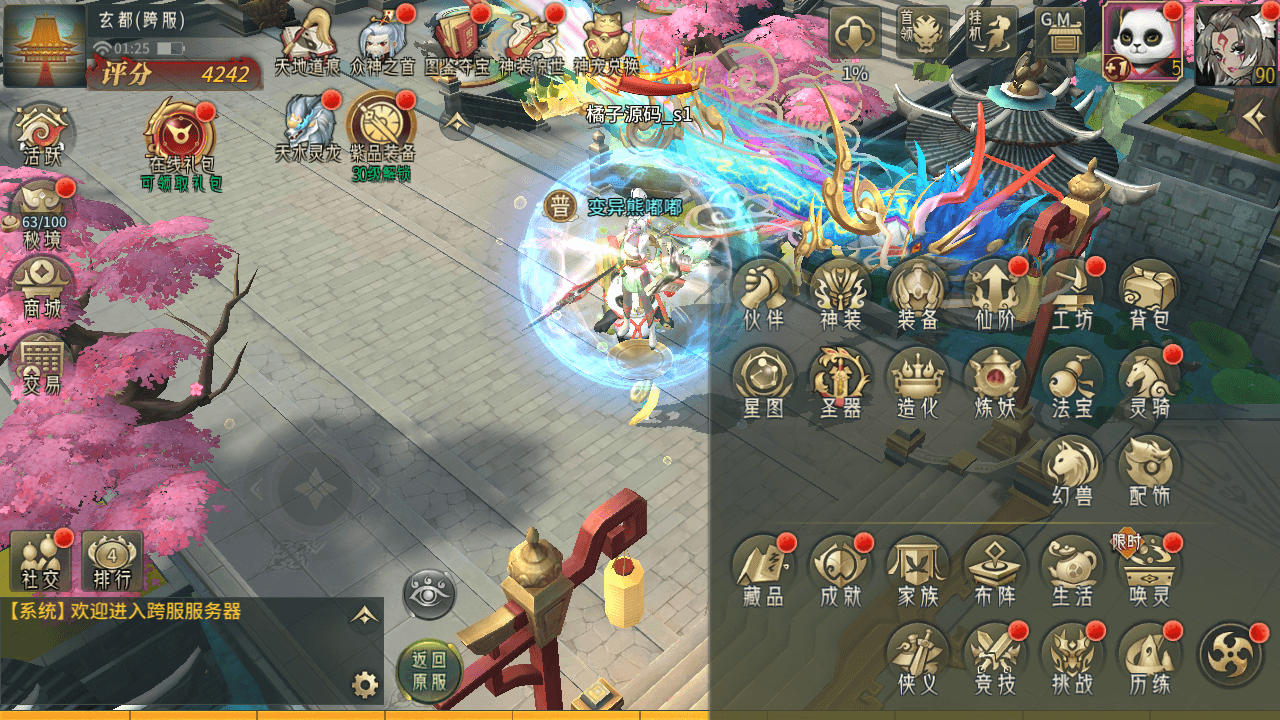Viewport: 1280px width, 720px height.
Task: Select the 装备 equipment icon
Action: point(917,292)
